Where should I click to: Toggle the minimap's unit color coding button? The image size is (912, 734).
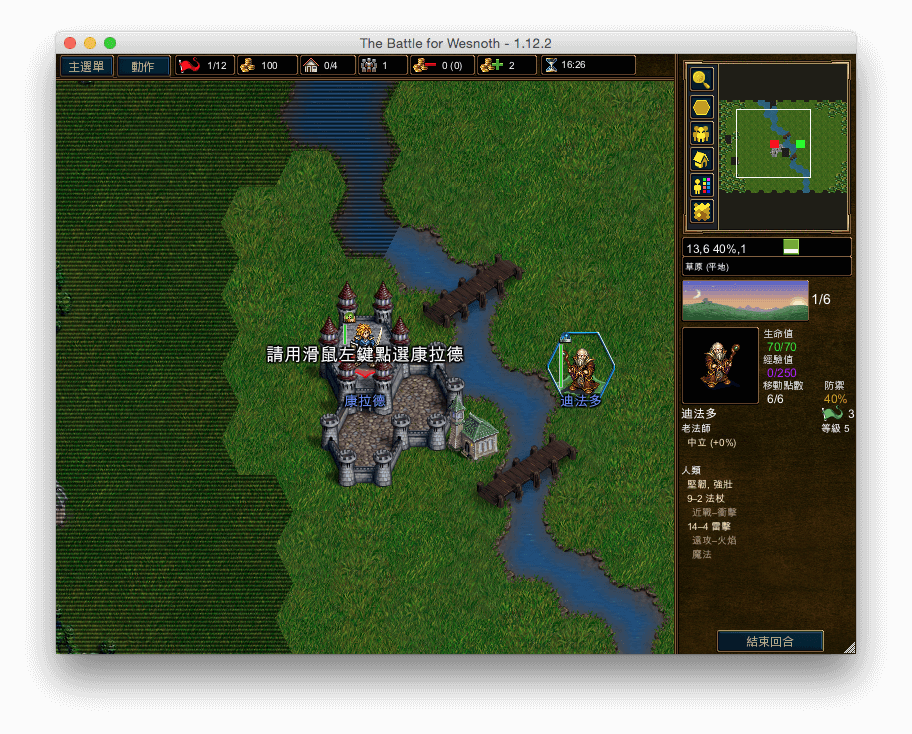pos(702,185)
